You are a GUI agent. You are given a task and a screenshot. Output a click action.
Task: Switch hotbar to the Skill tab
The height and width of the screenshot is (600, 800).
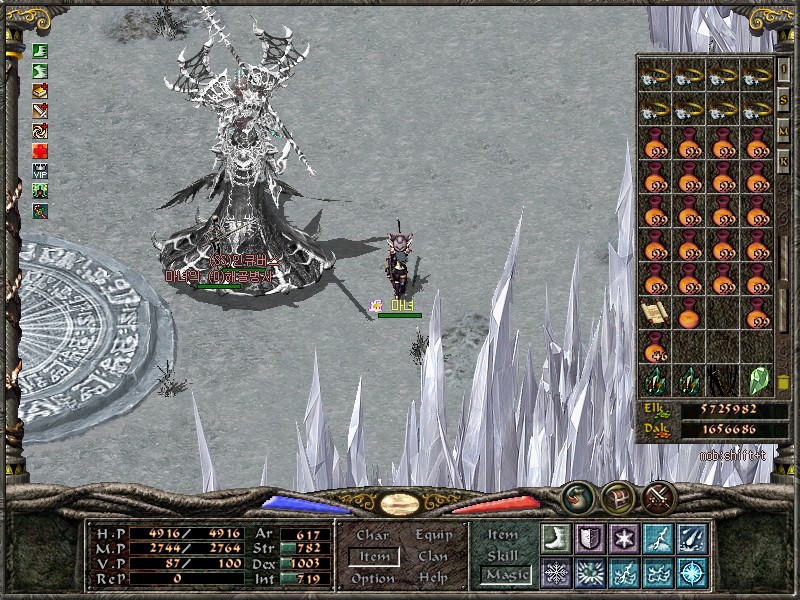tap(503, 555)
